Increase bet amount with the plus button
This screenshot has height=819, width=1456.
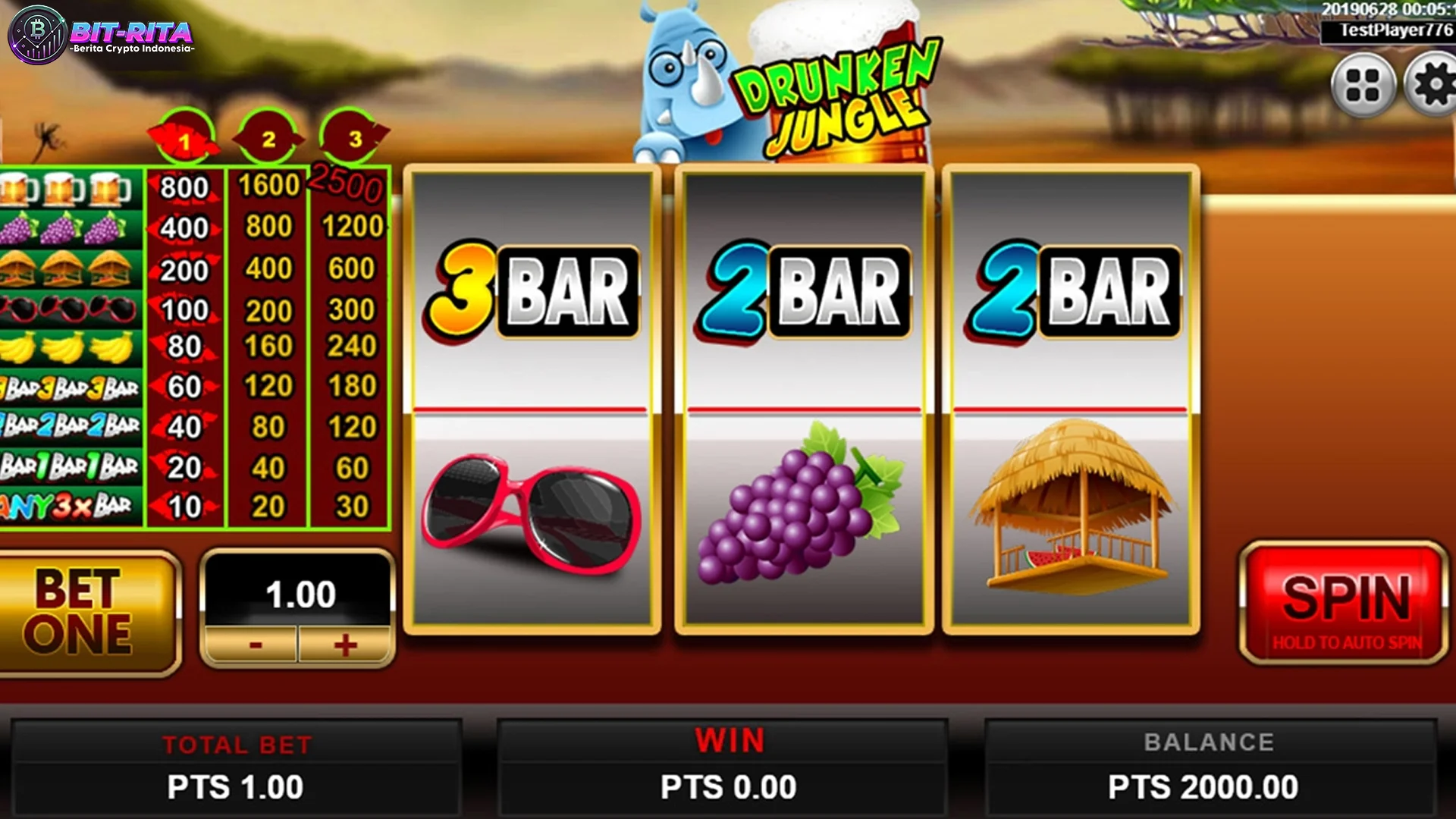point(345,645)
